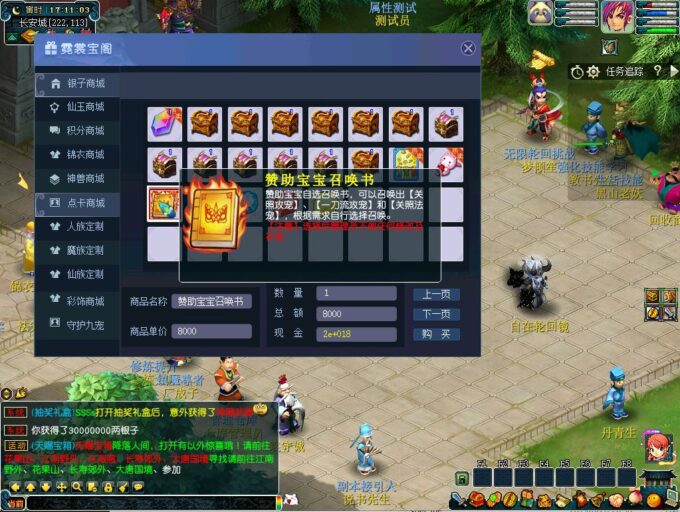Select the pink rabbit pet item

pyautogui.click(x=446, y=163)
